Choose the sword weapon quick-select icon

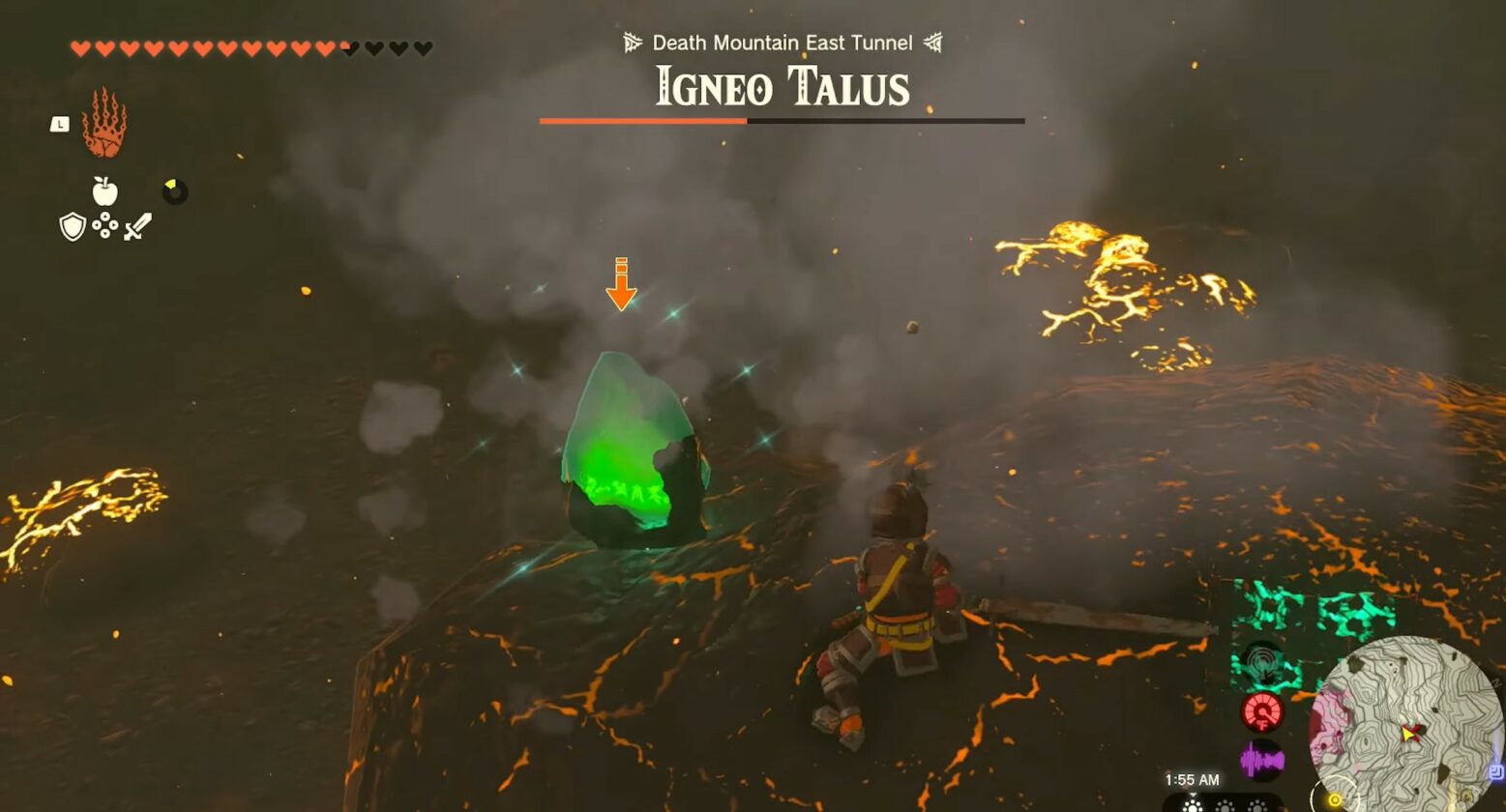(x=137, y=227)
